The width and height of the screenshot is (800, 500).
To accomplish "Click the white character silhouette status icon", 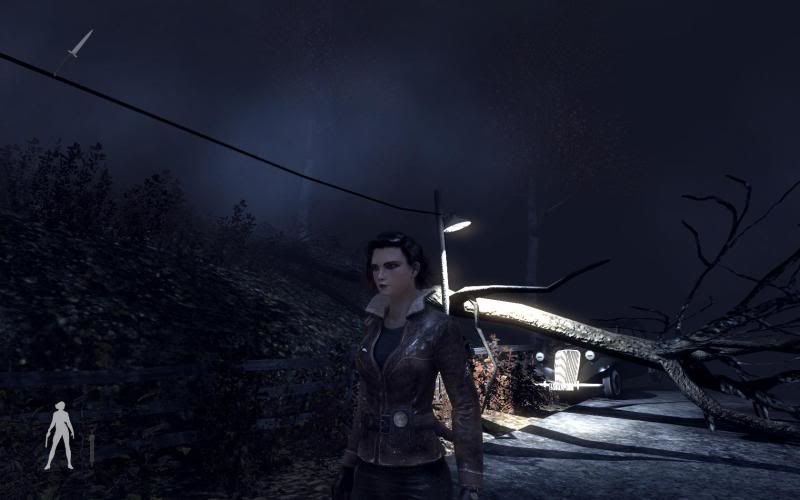I will [58, 435].
